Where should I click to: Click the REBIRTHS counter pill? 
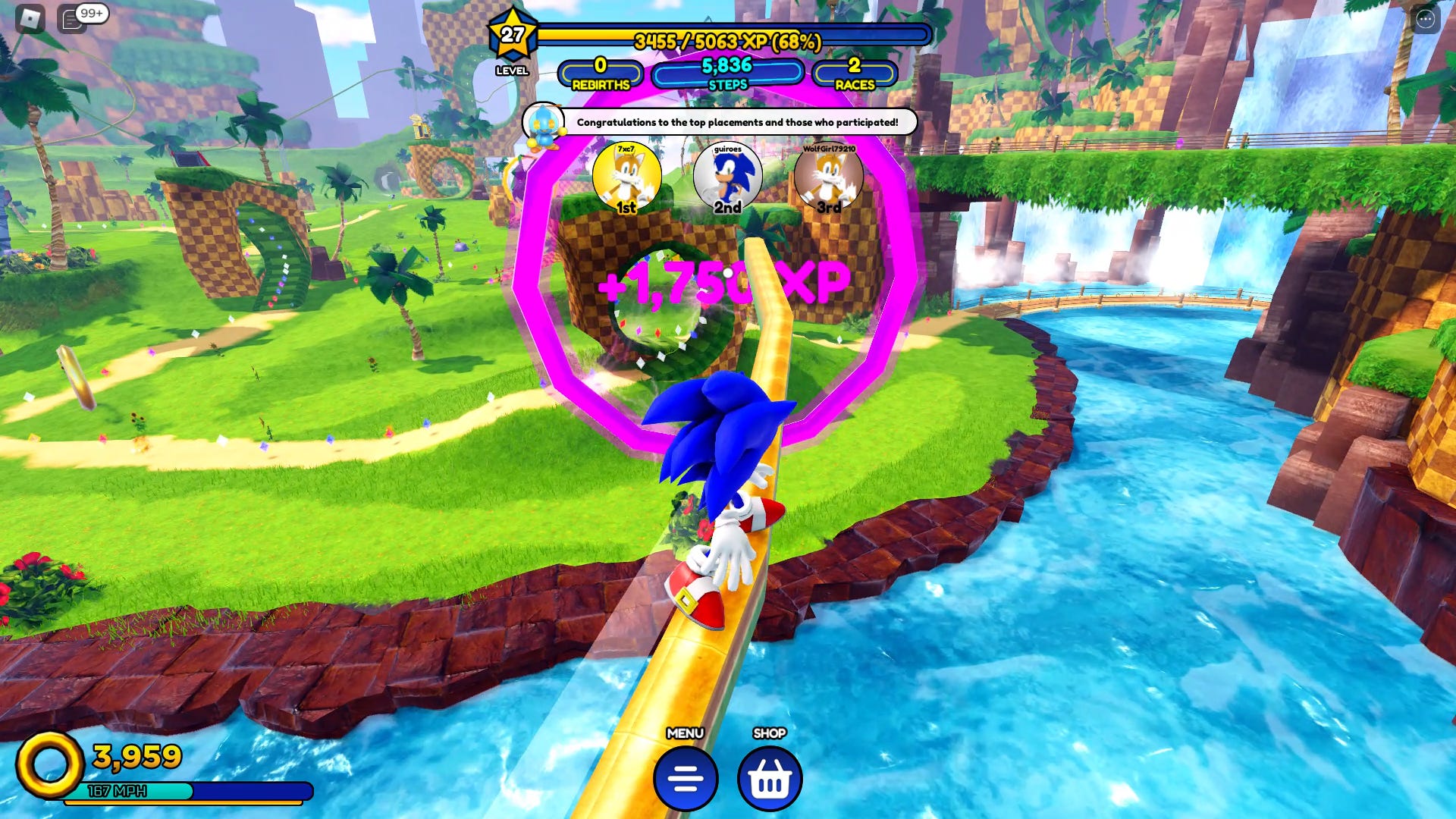pos(600,73)
